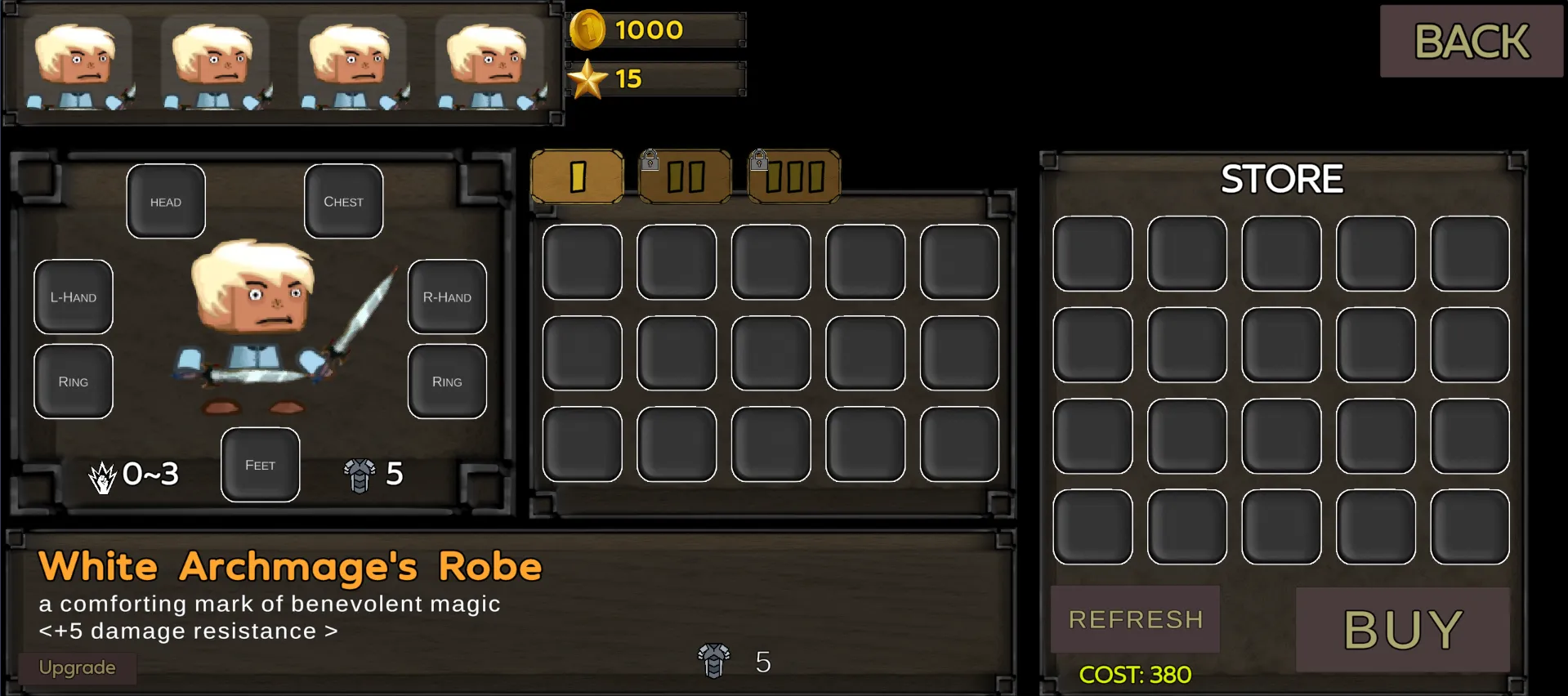This screenshot has height=696, width=1568.
Task: Click the gold coin currency icon
Action: 590,30
